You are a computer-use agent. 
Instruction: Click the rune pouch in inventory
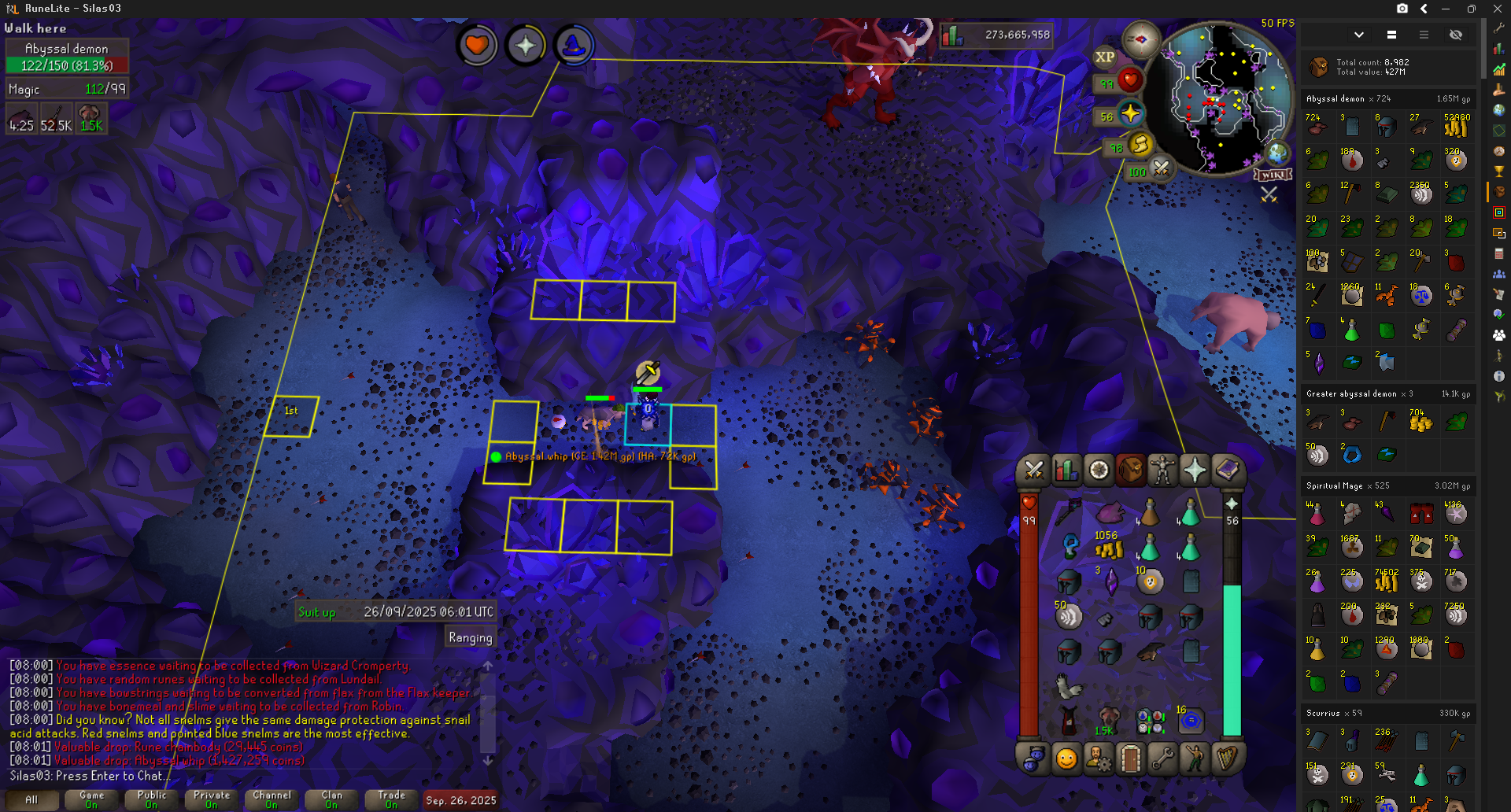point(1150,721)
